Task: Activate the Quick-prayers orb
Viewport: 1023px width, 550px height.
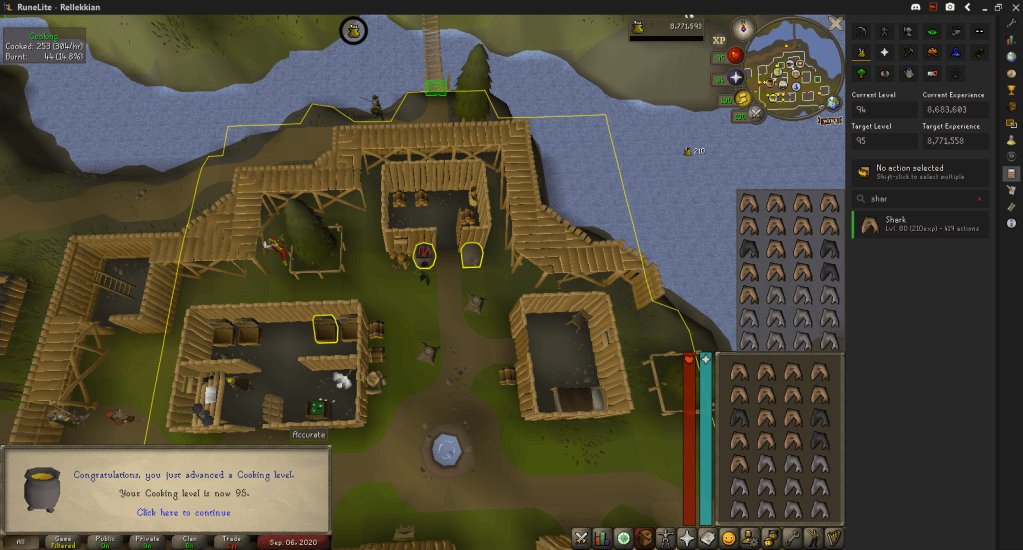Action: pyautogui.click(x=737, y=77)
